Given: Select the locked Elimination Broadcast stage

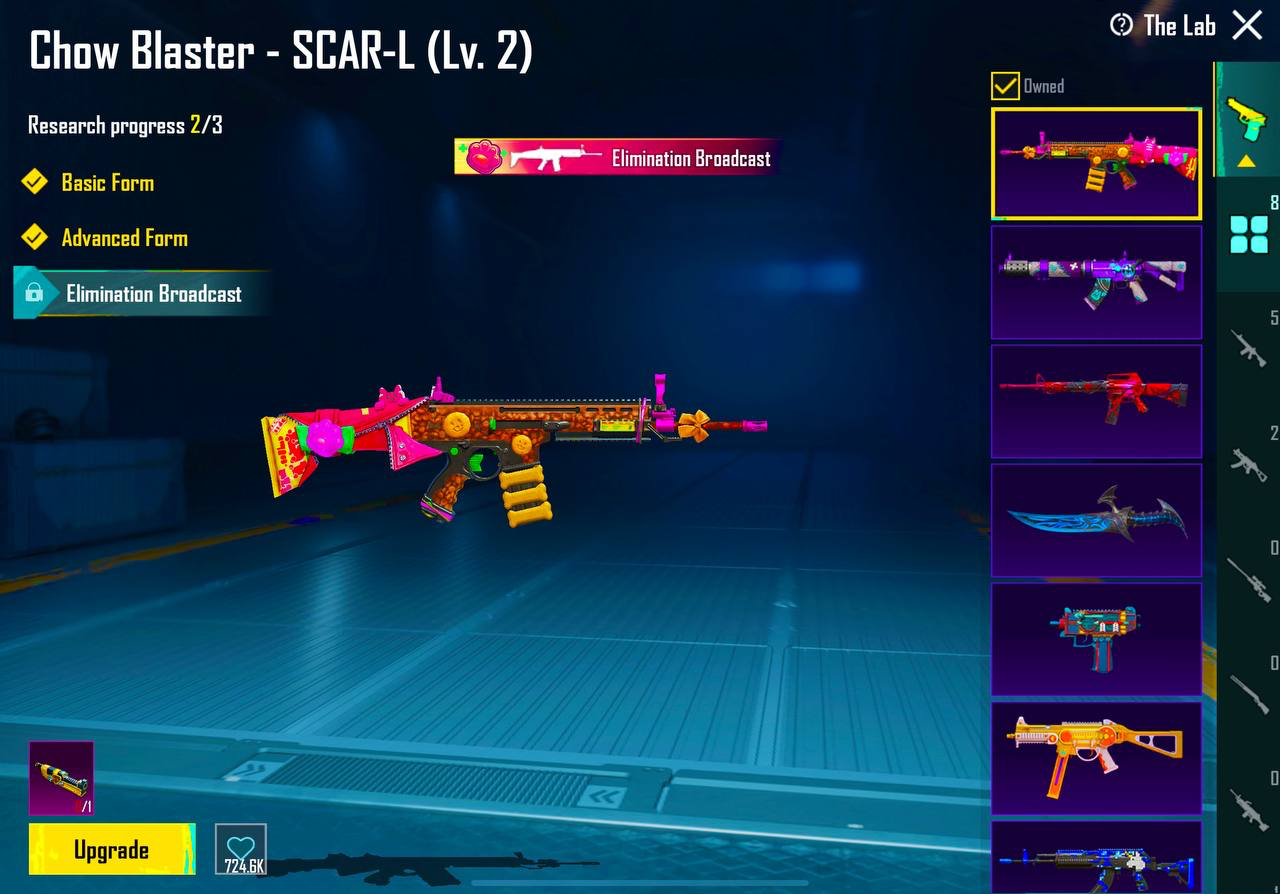Looking at the screenshot, I should click(152, 294).
